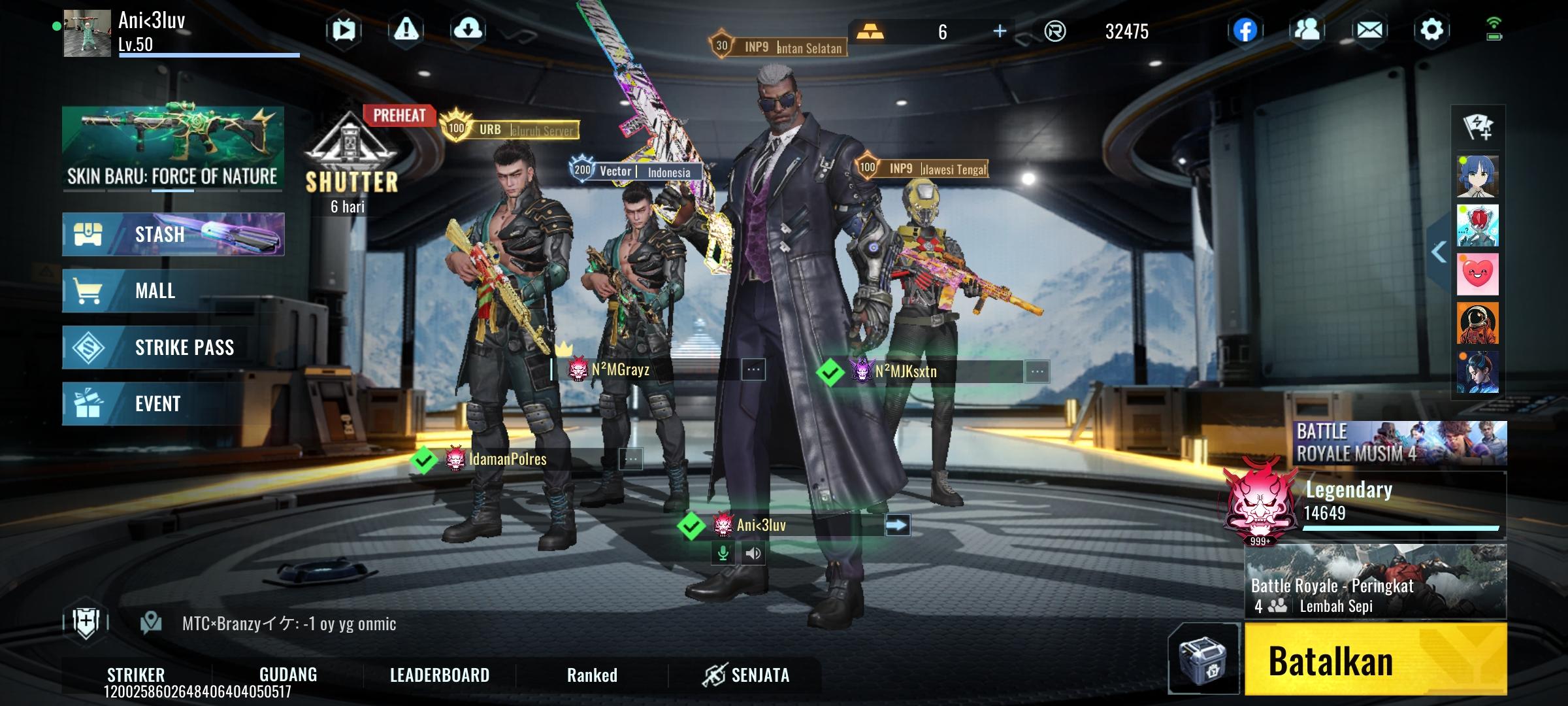Viewport: 1568px width, 706px height.
Task: Open the friends list icon
Action: click(x=1307, y=30)
